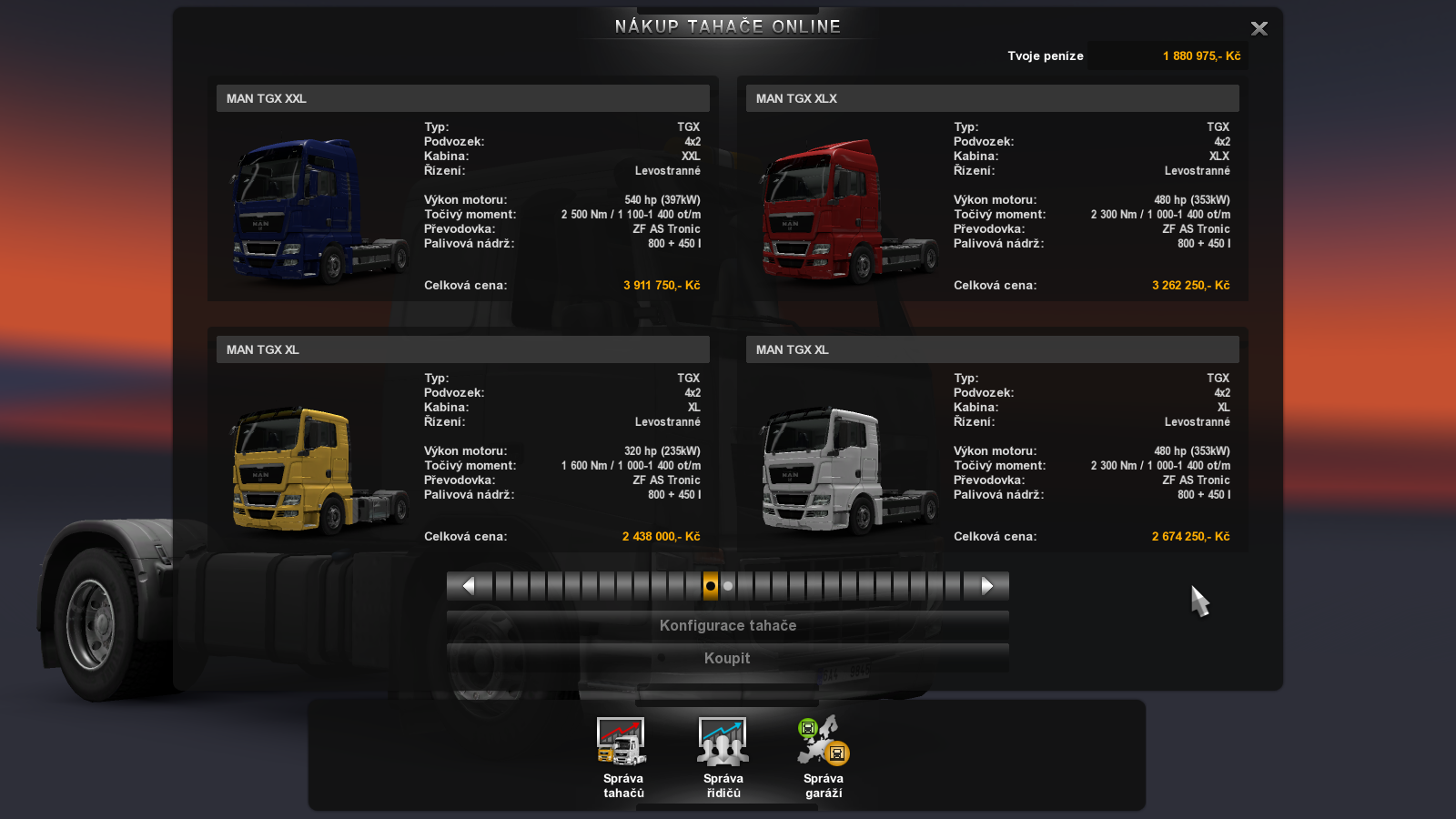Open Správa tahačů truck manager
The width and height of the screenshot is (1456, 819).
622,756
